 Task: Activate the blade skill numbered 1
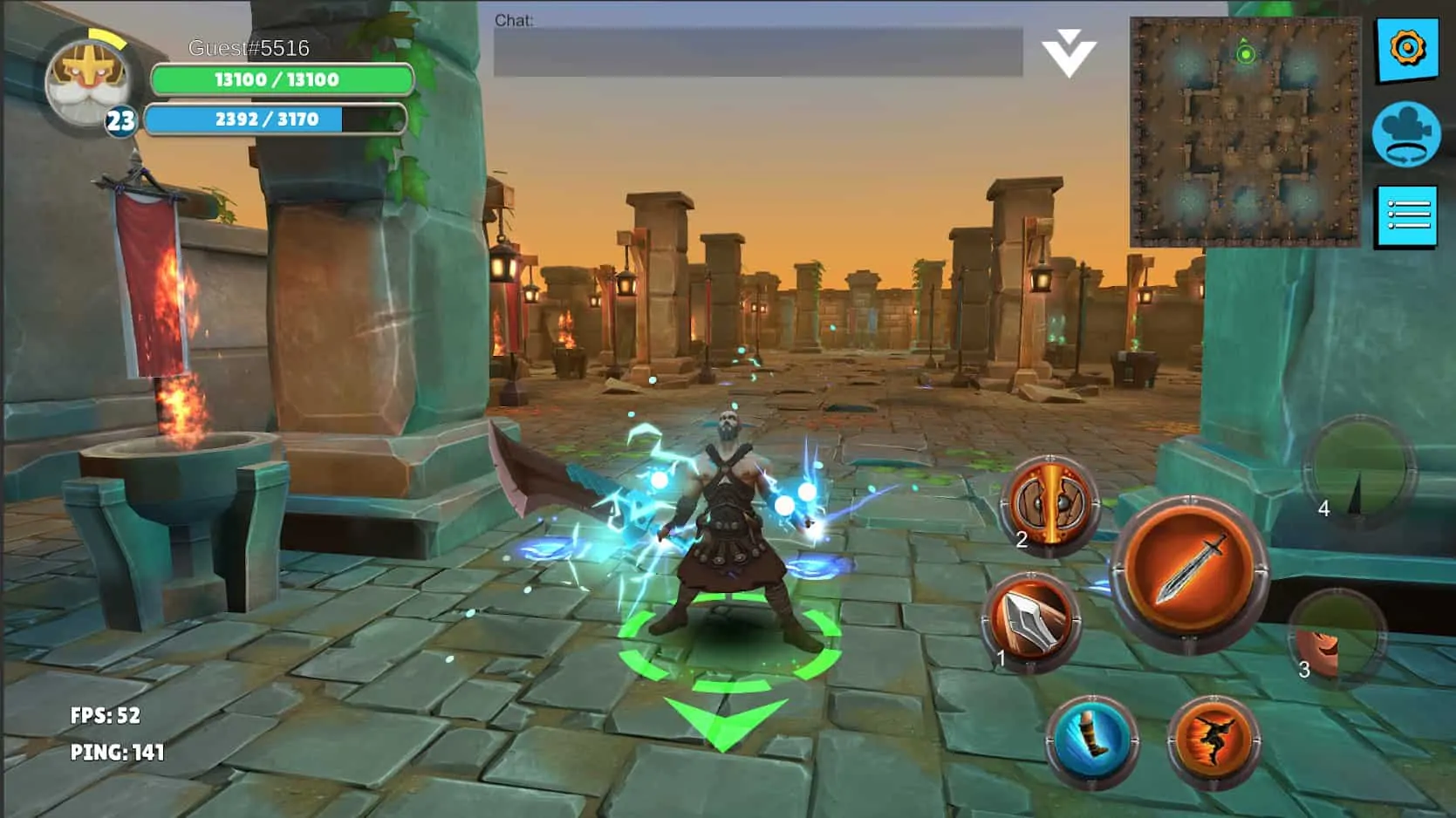tap(1031, 622)
